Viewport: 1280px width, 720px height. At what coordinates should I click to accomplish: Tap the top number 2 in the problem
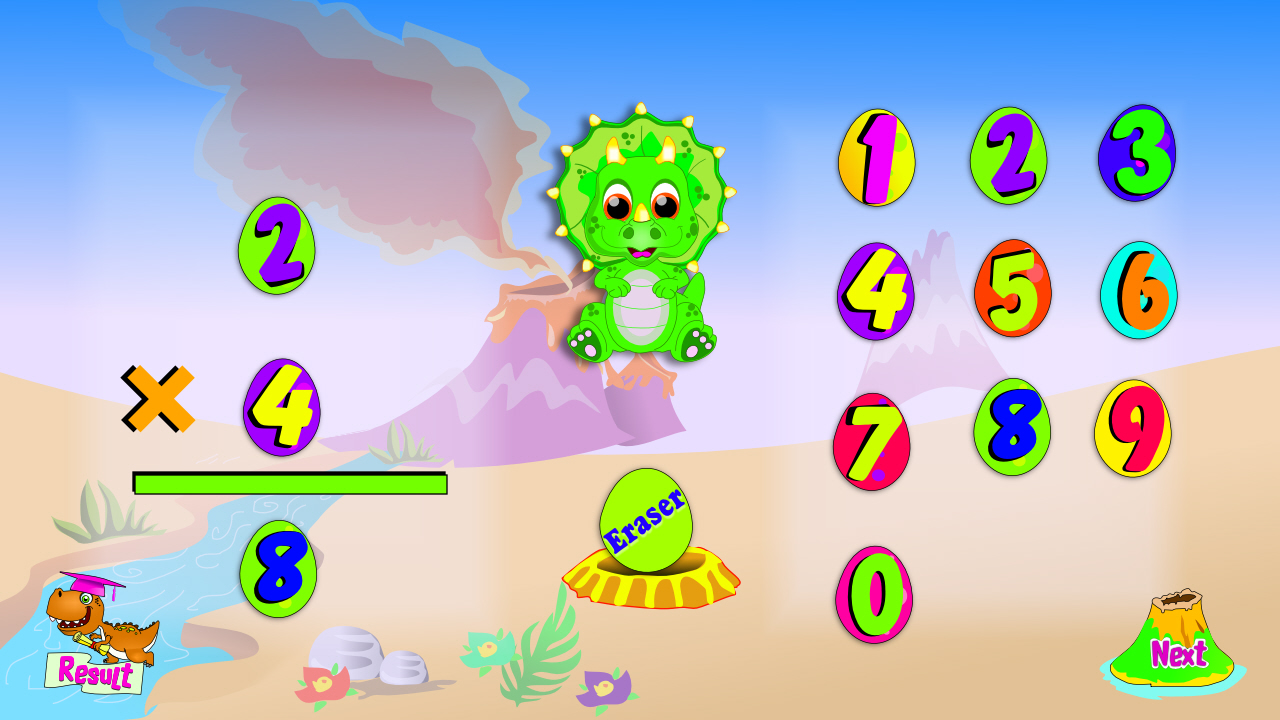(278, 245)
